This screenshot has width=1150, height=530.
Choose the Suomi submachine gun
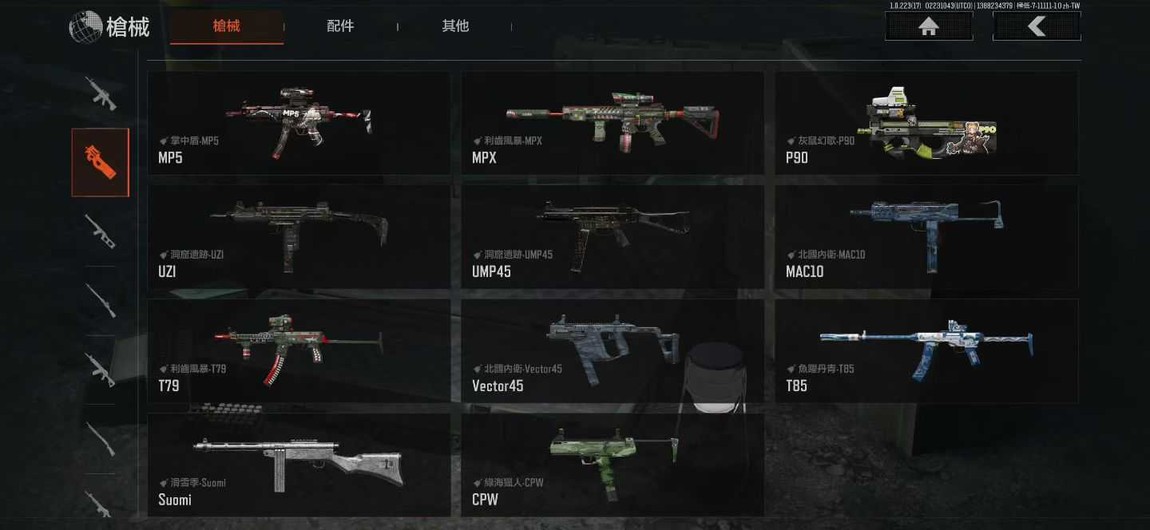pos(298,465)
